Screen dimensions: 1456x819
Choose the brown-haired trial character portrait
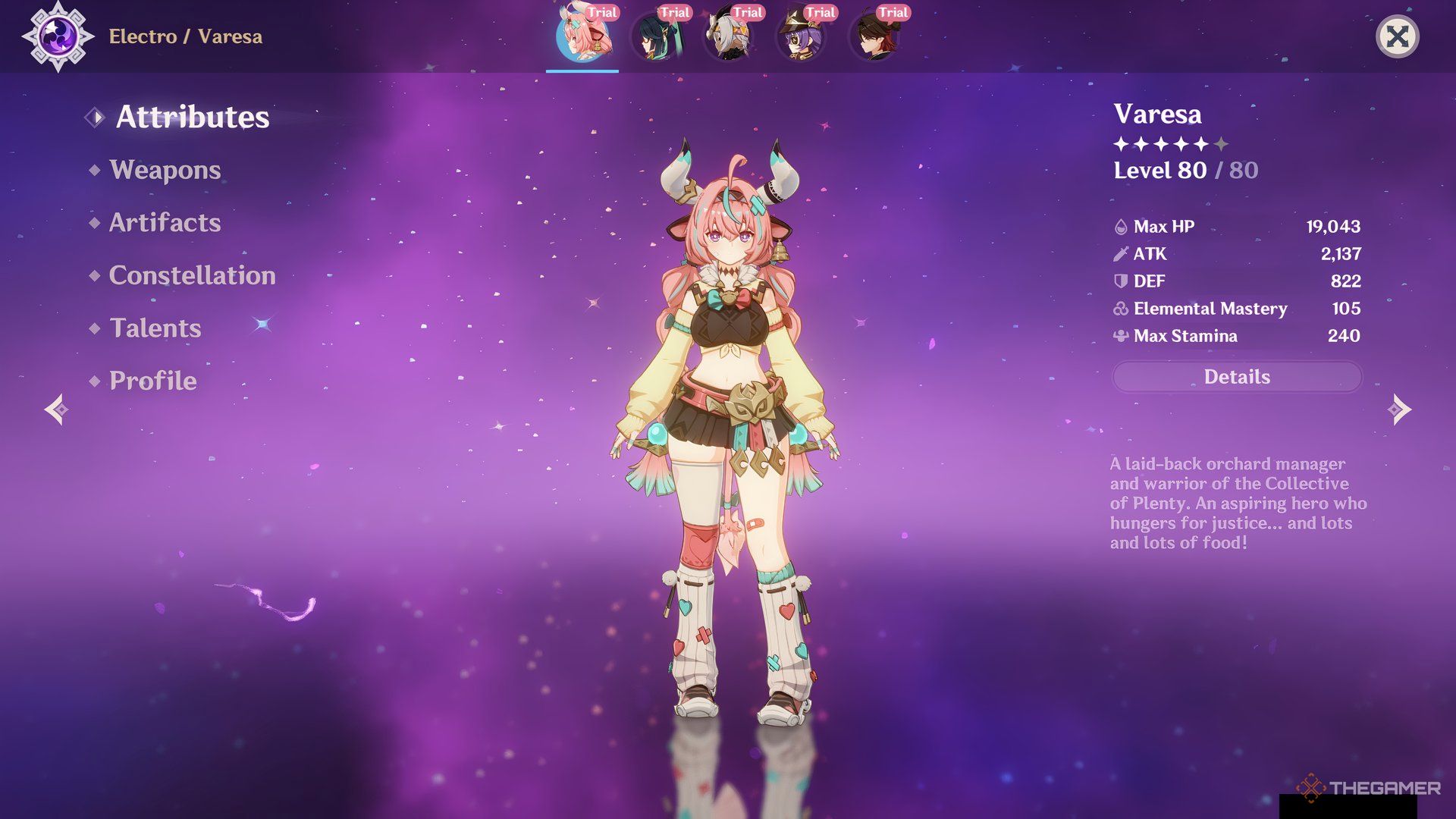(874, 36)
